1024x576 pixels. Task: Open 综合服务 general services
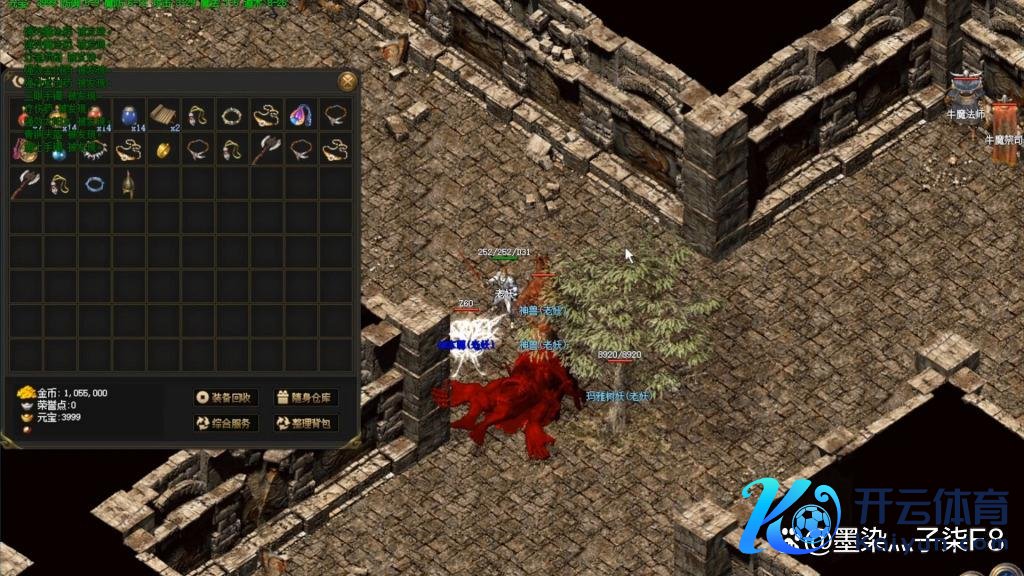click(226, 423)
